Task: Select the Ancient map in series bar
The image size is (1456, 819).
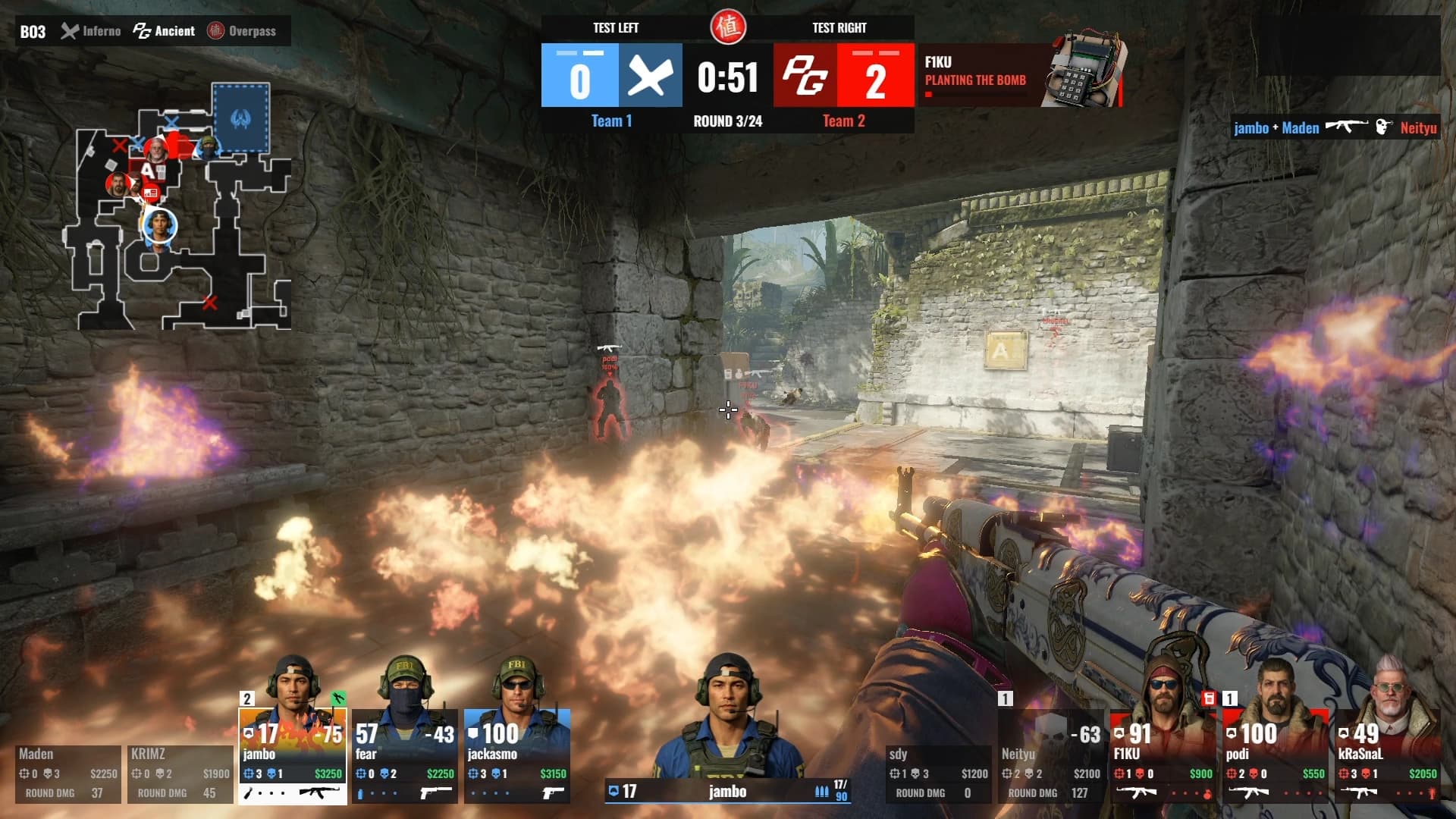Action: click(165, 31)
